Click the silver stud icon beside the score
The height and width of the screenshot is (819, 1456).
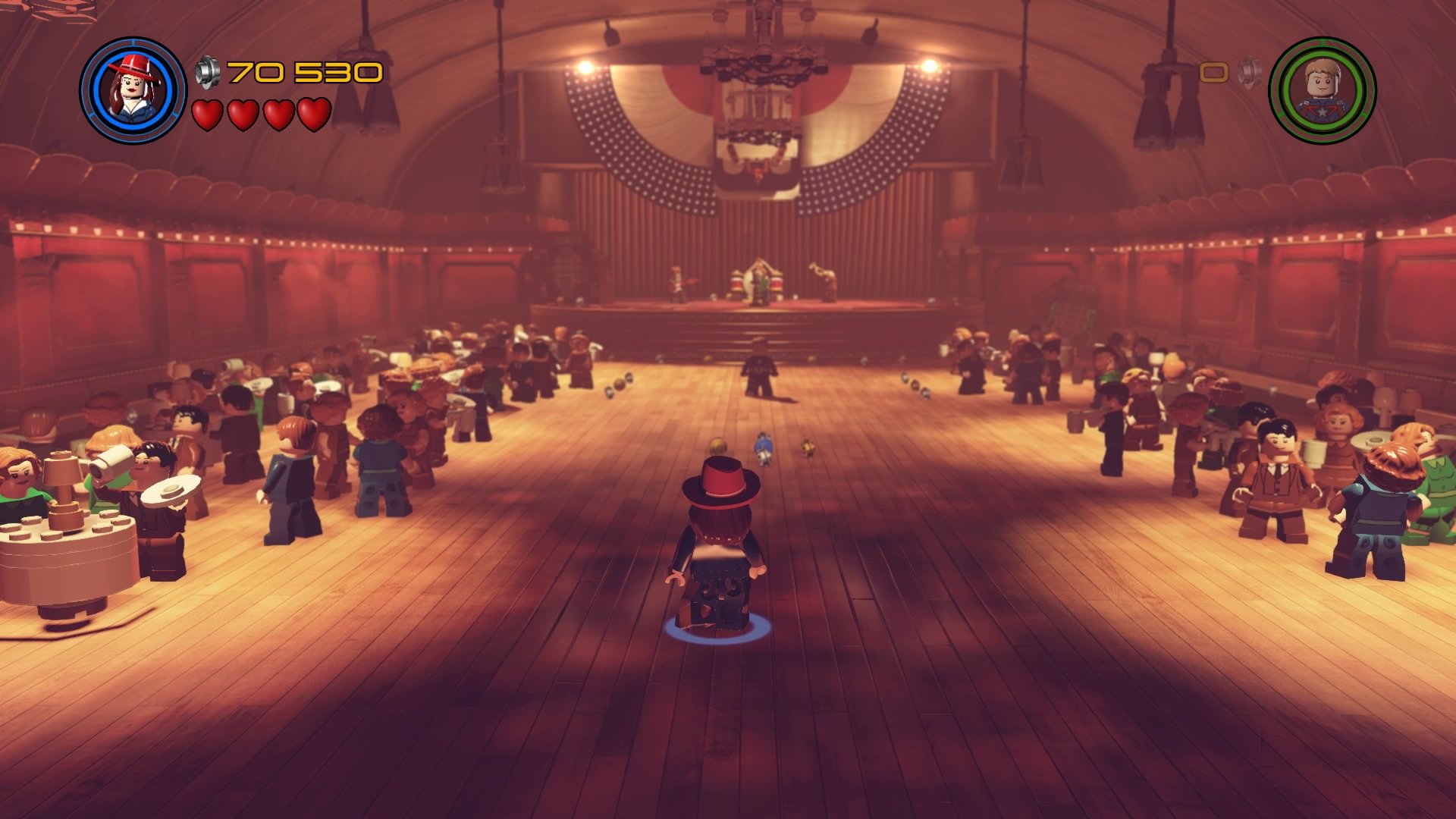[x=206, y=71]
